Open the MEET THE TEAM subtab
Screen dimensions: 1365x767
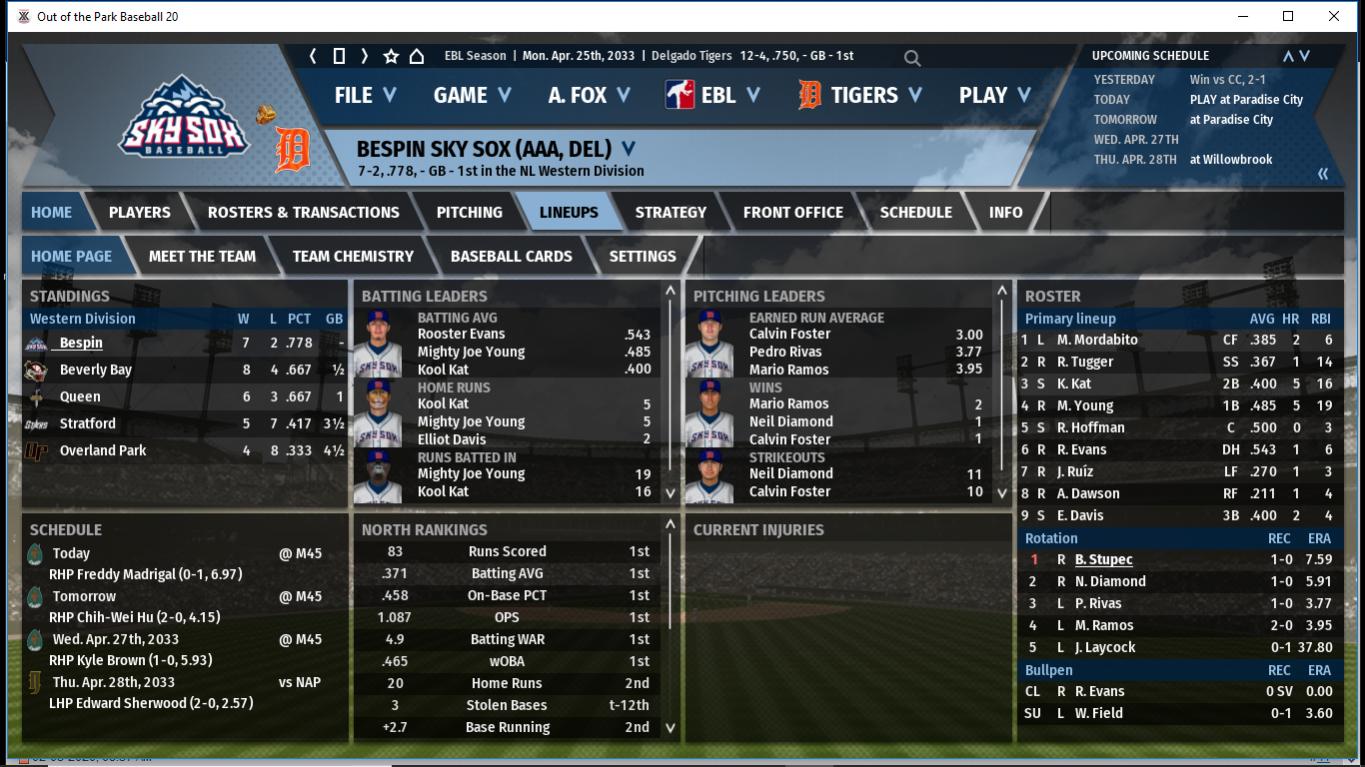202,256
